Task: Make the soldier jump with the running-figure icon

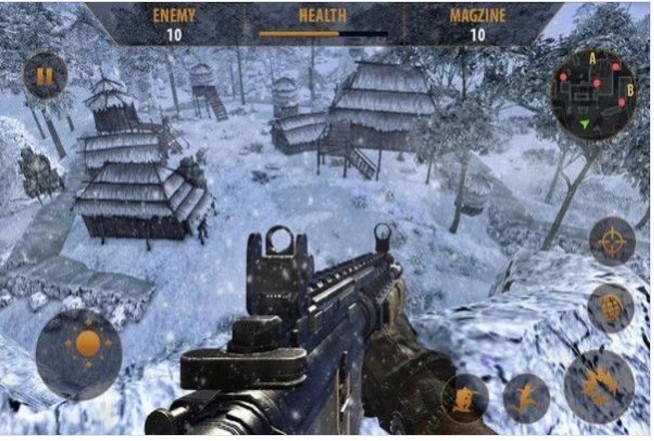Action: 526,397
